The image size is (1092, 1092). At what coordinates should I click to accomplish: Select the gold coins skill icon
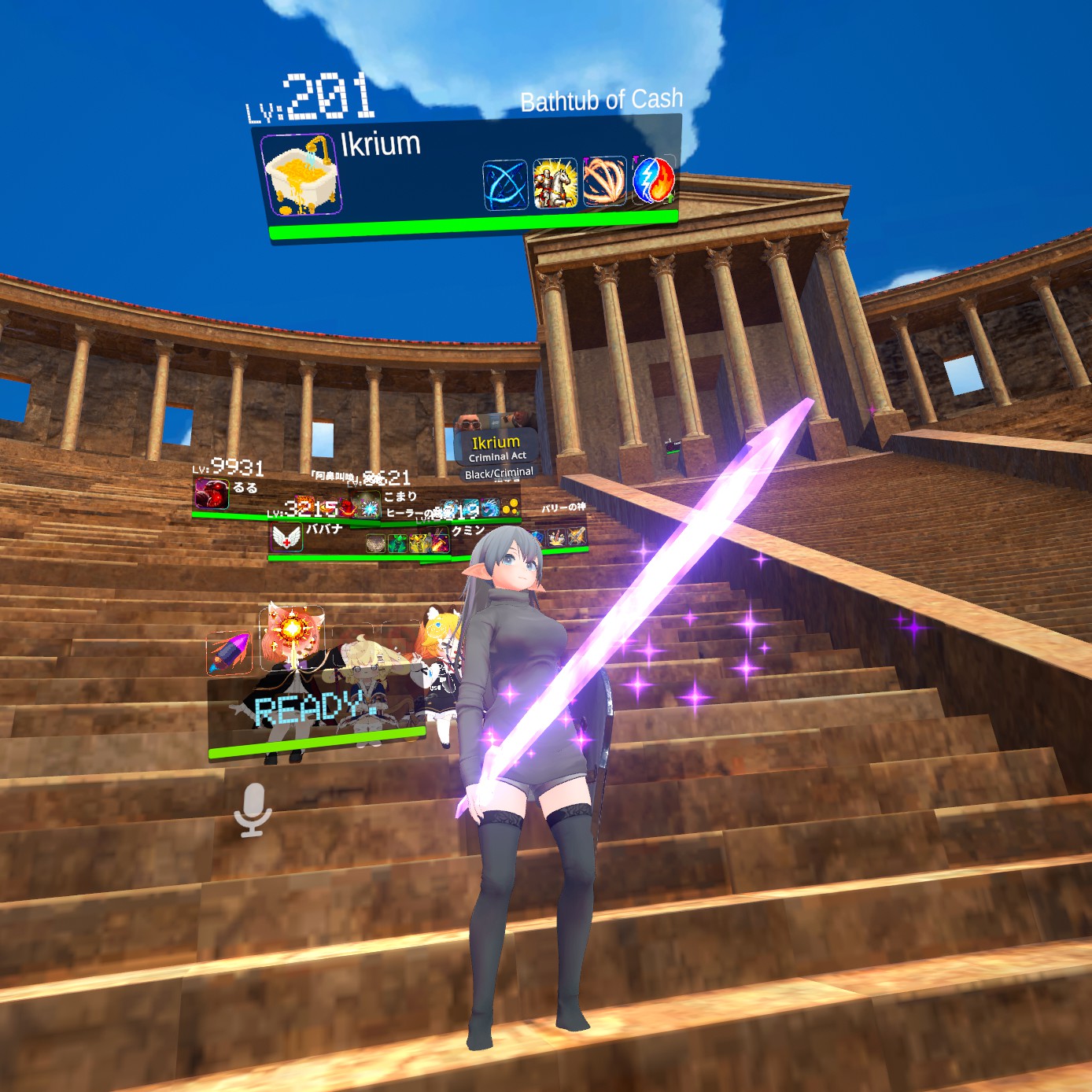click(x=510, y=507)
